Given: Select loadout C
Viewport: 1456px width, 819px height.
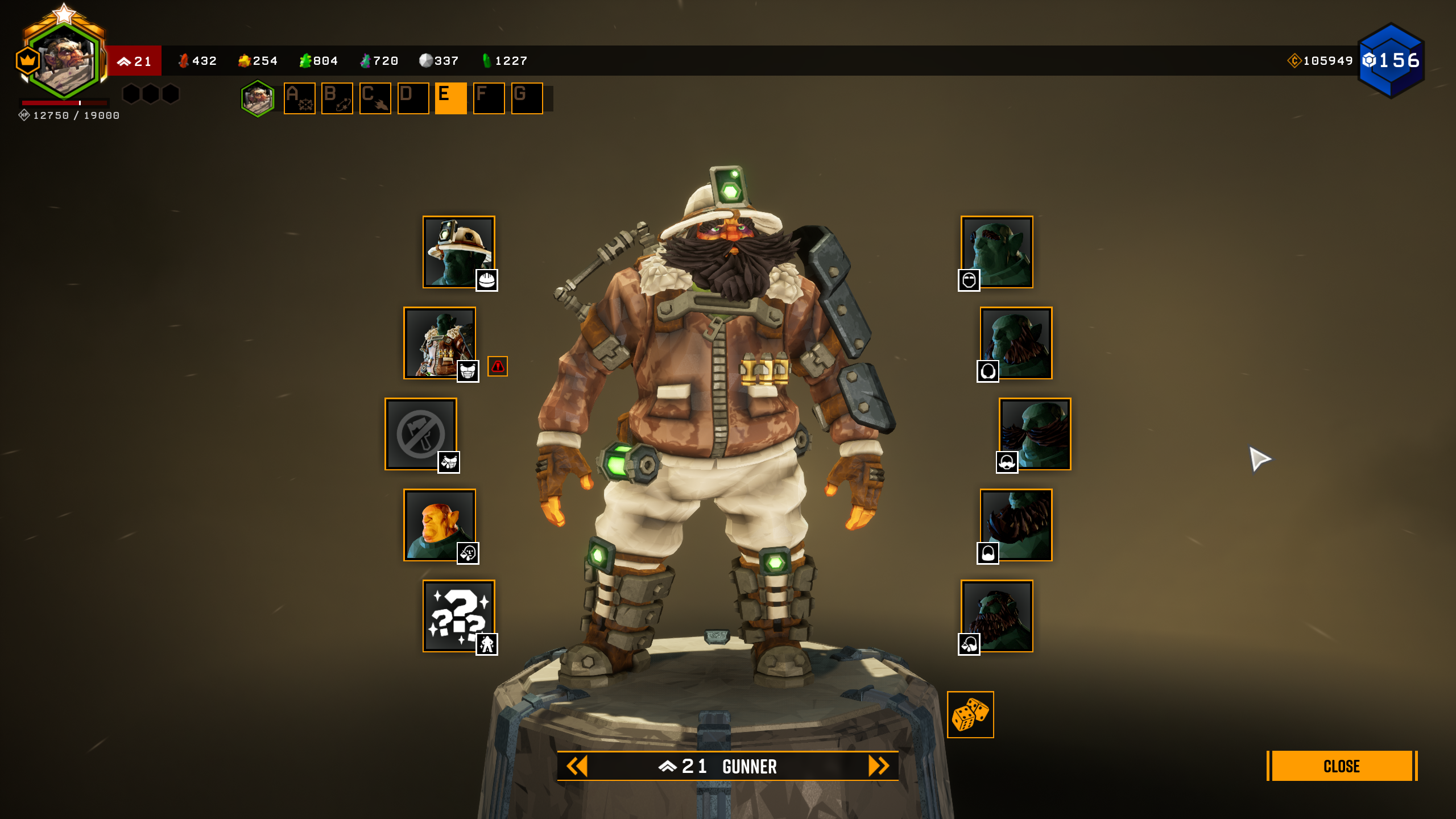Looking at the screenshot, I should click(375, 98).
